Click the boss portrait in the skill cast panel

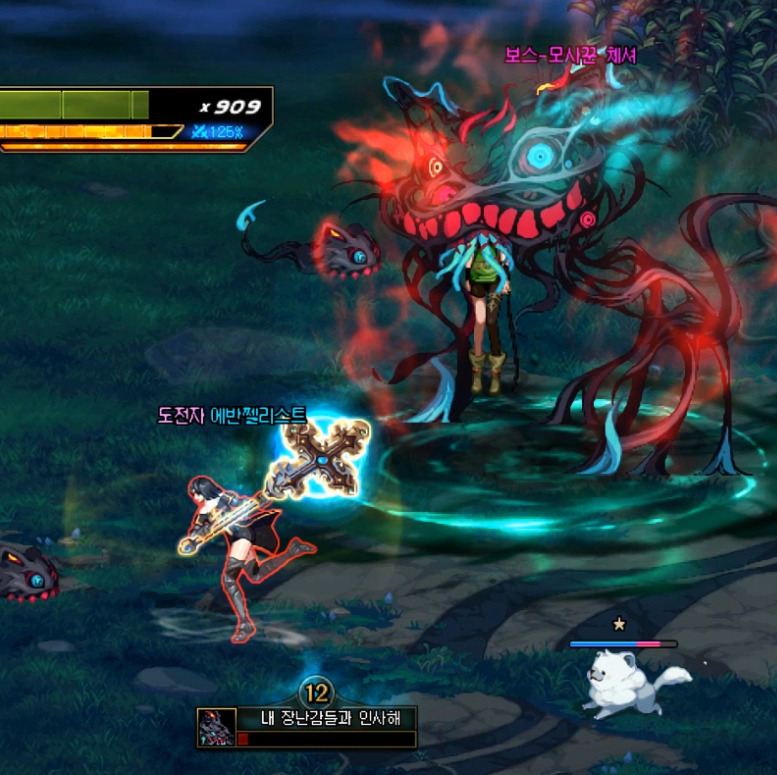(214, 727)
